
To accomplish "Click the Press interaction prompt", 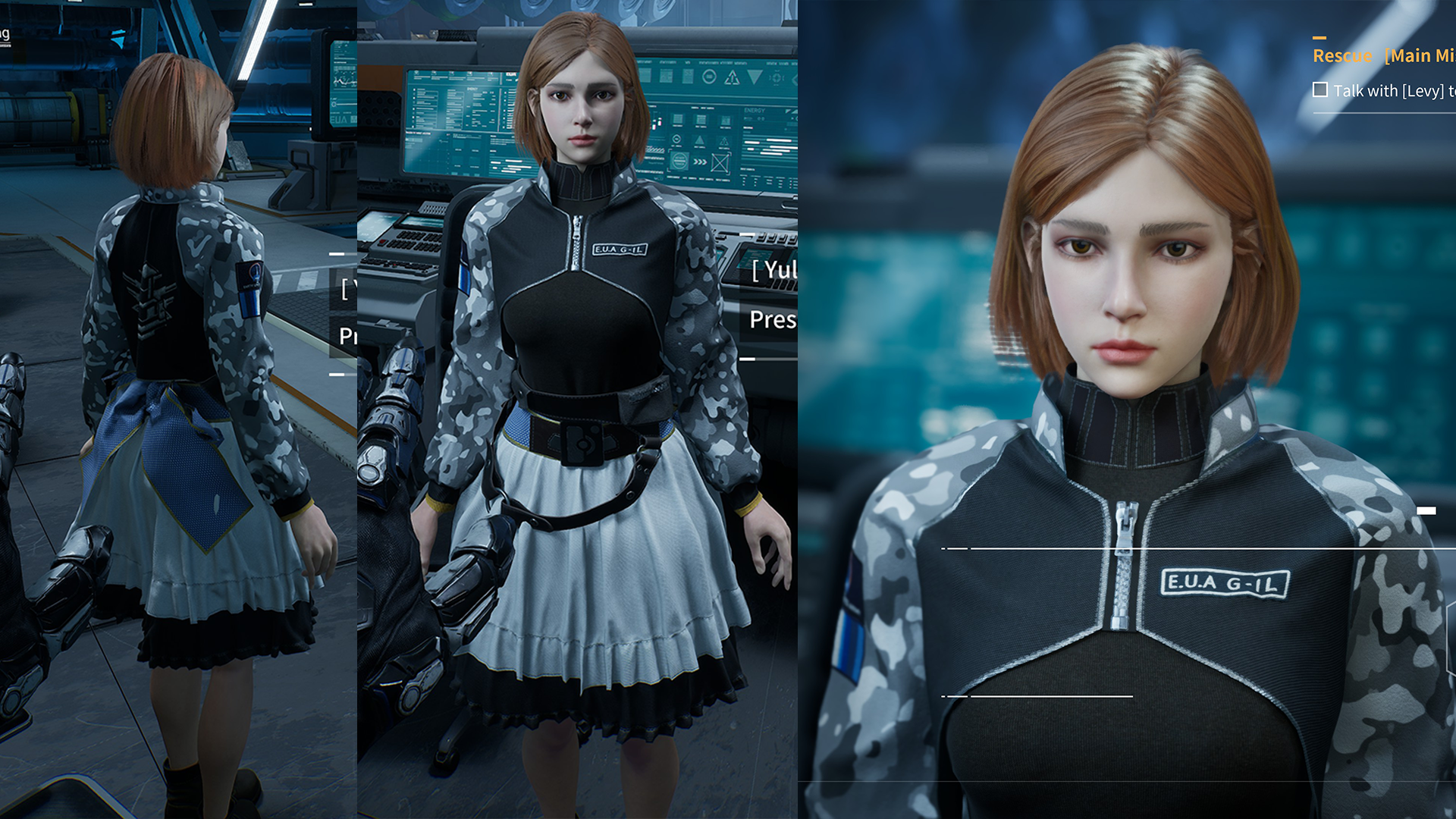I will coord(772,318).
